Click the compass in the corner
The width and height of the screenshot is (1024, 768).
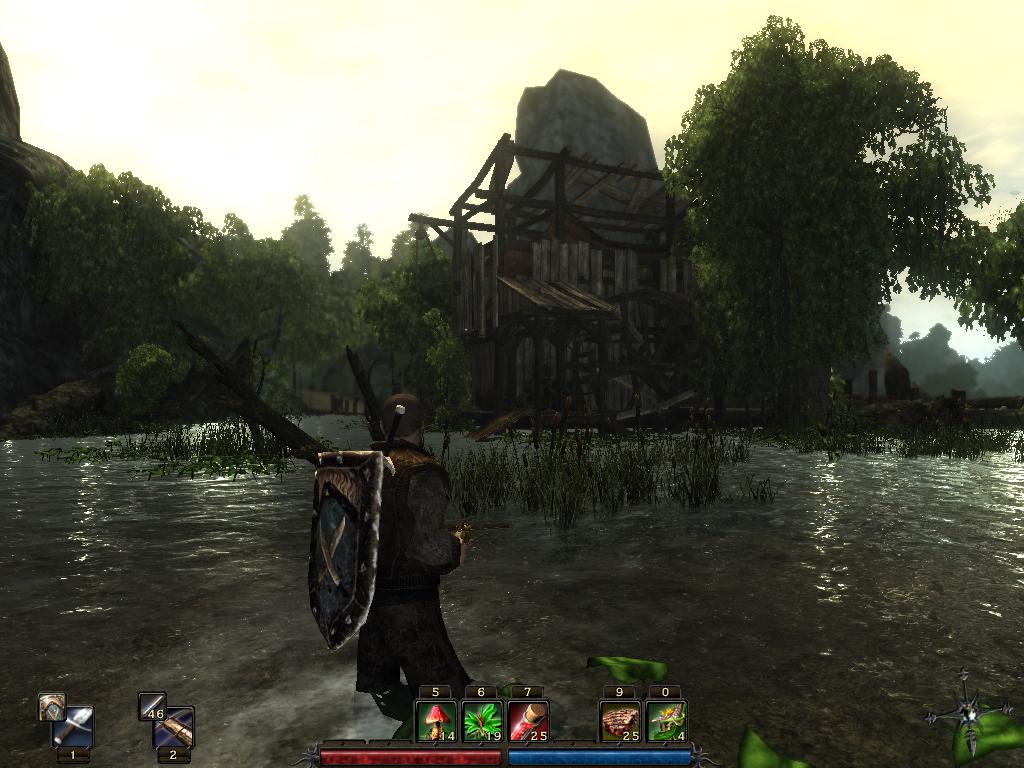(967, 713)
